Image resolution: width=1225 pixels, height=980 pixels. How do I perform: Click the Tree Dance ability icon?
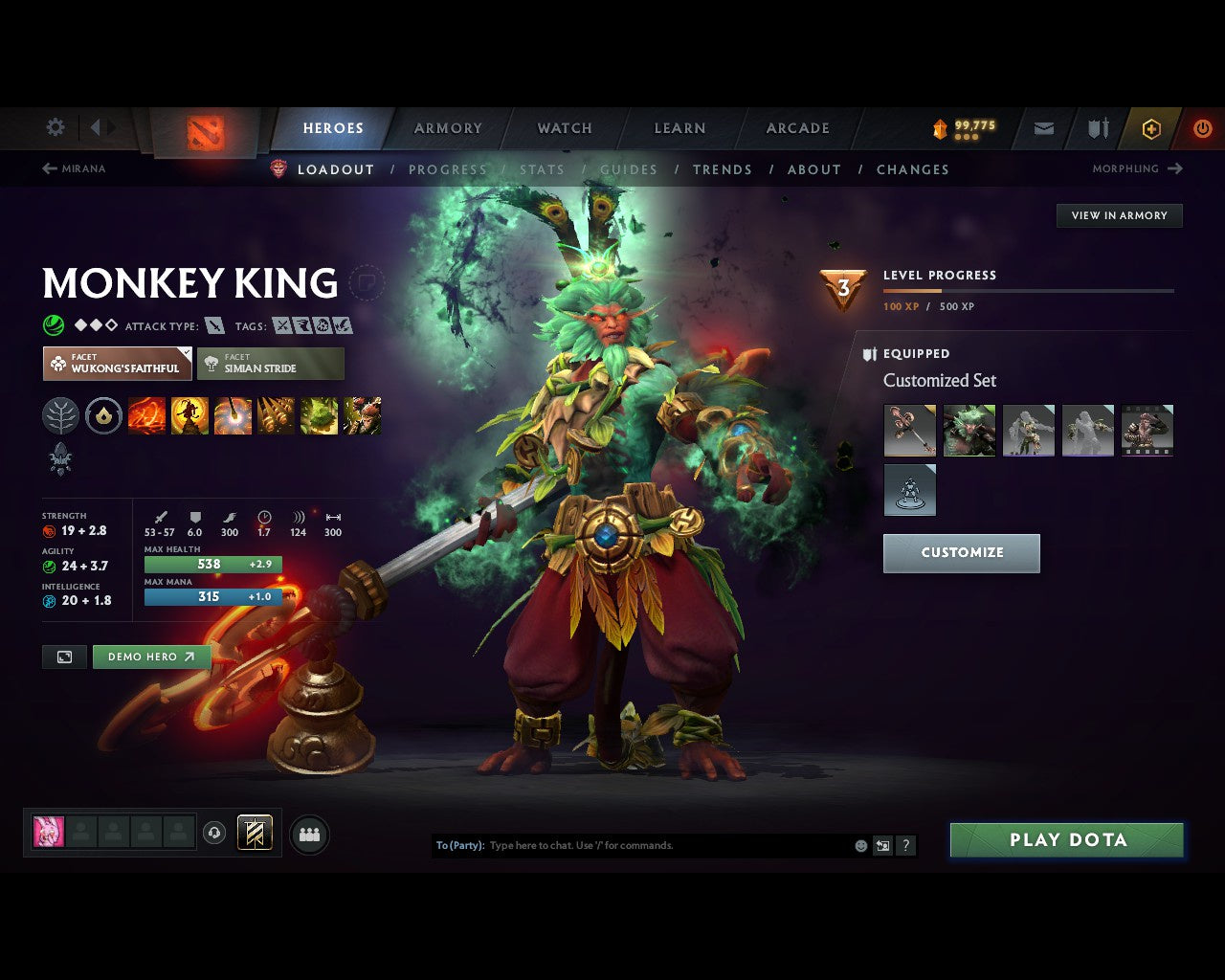point(189,415)
